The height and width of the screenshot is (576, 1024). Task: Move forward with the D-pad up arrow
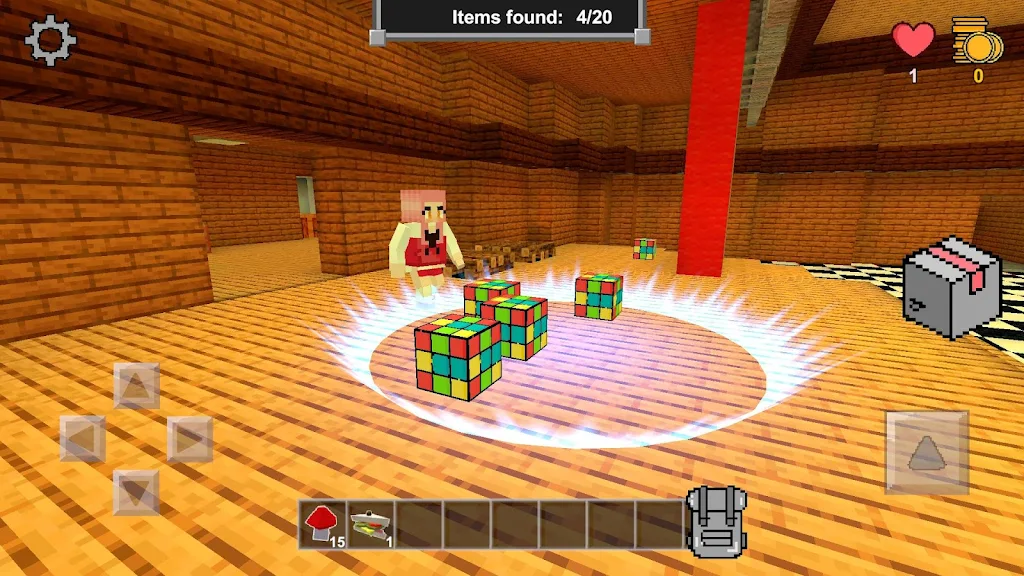coord(136,385)
